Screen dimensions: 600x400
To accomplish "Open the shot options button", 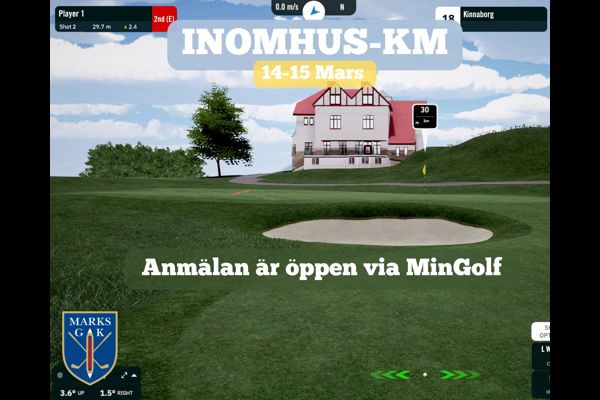I will point(541,332).
